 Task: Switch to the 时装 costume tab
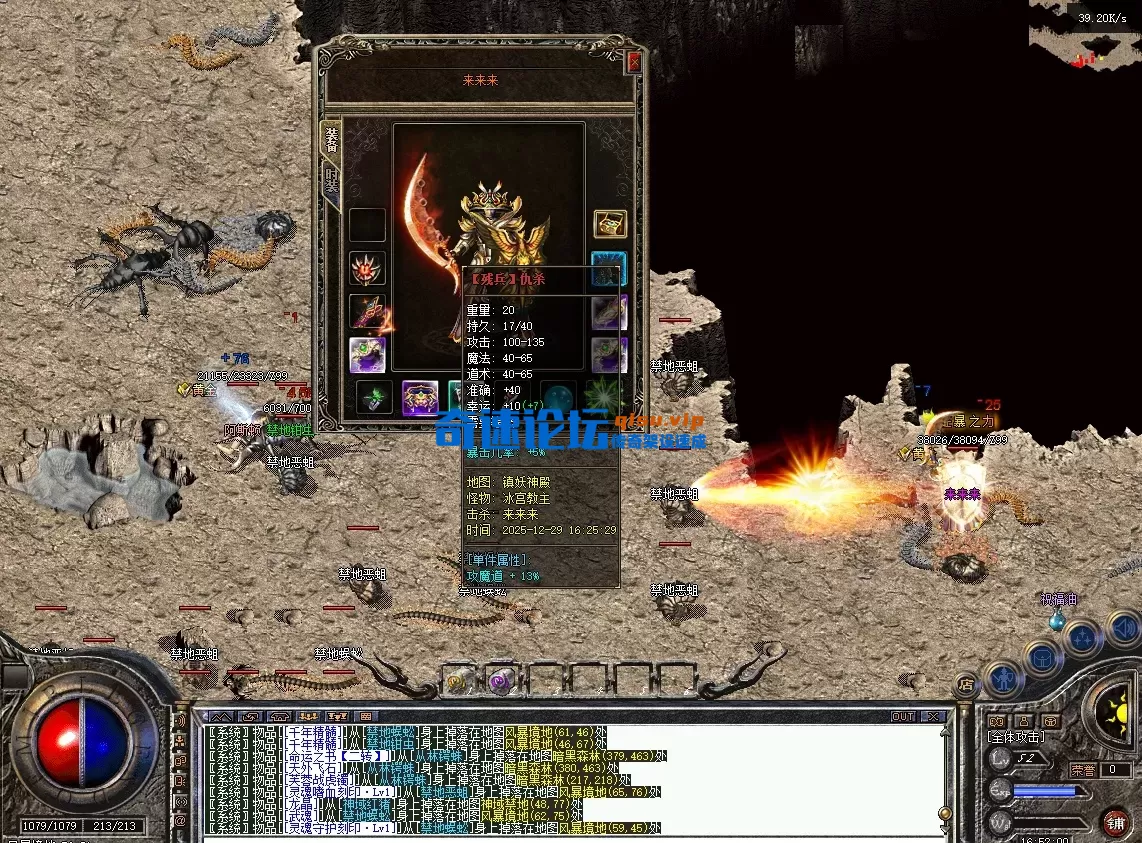pyautogui.click(x=331, y=184)
